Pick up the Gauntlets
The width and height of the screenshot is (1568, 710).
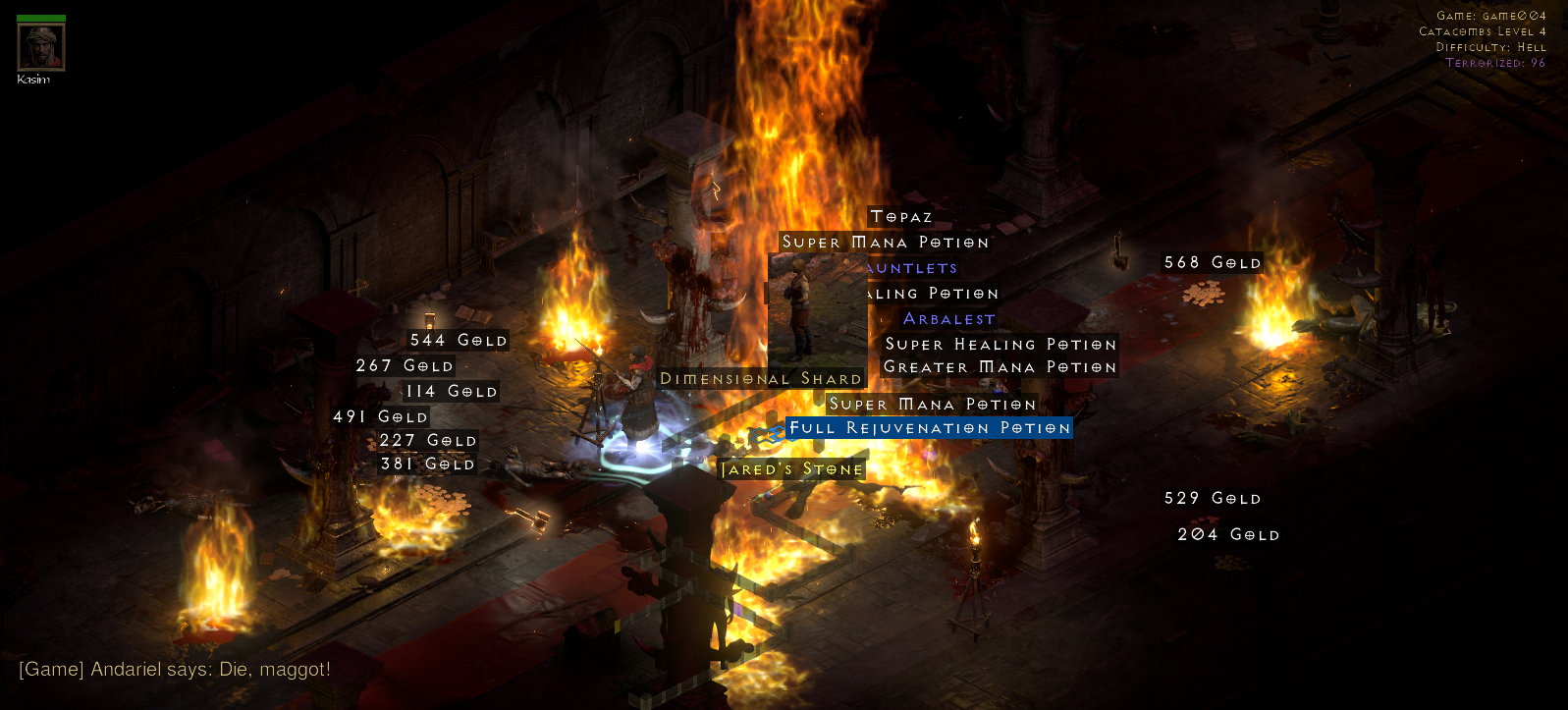[910, 267]
